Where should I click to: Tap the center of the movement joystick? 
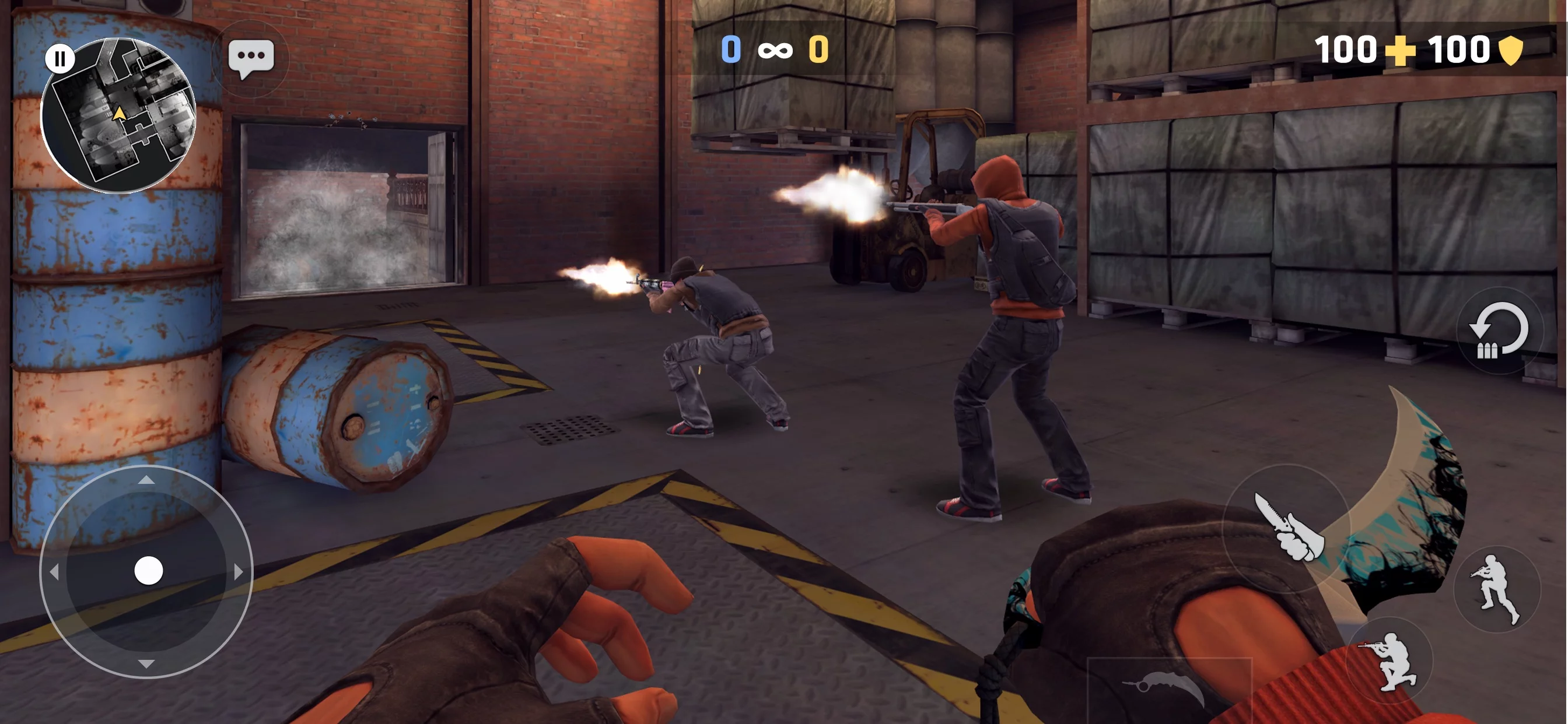(148, 571)
